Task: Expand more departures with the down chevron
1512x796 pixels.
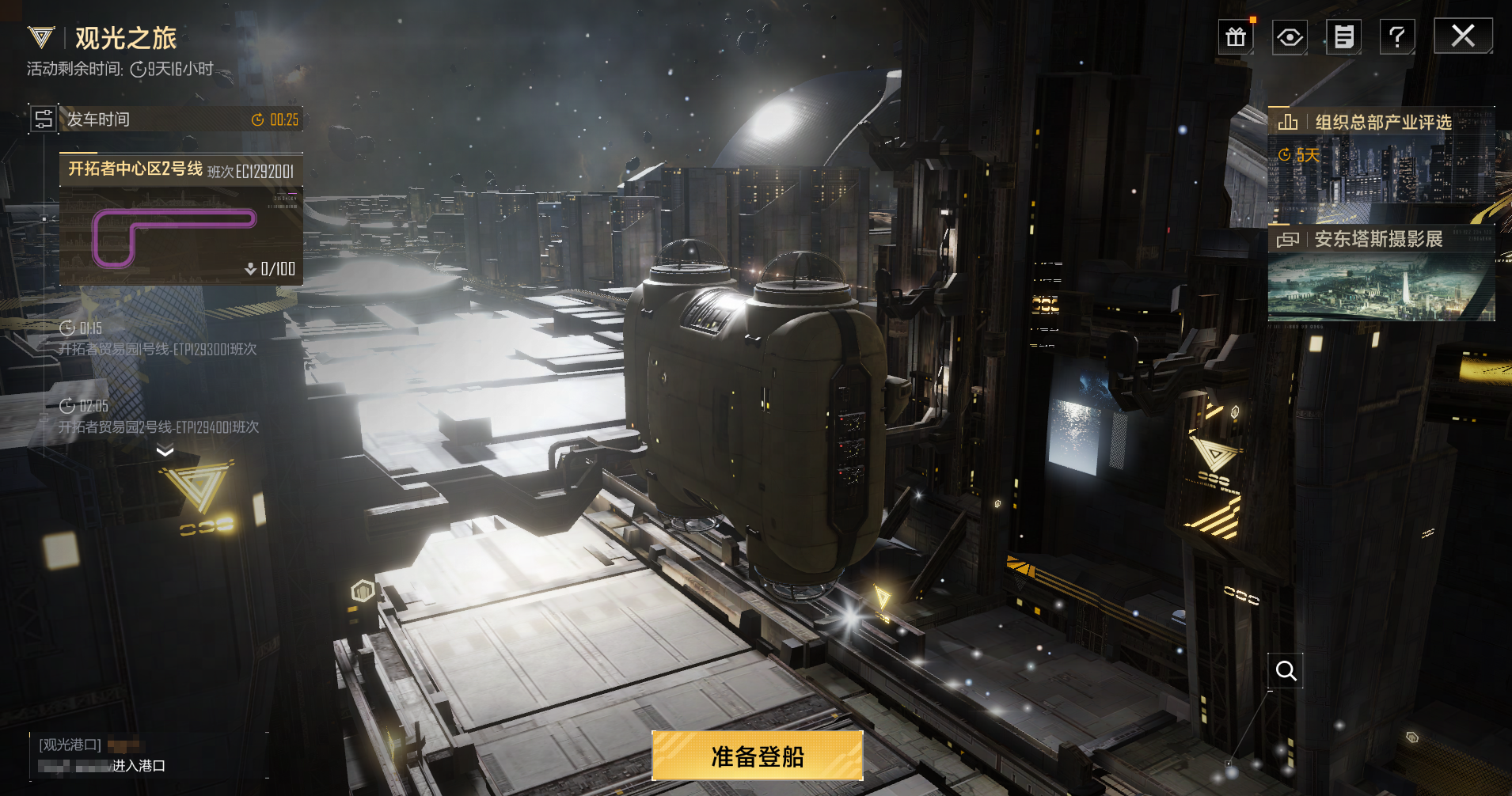Action: 165,450
